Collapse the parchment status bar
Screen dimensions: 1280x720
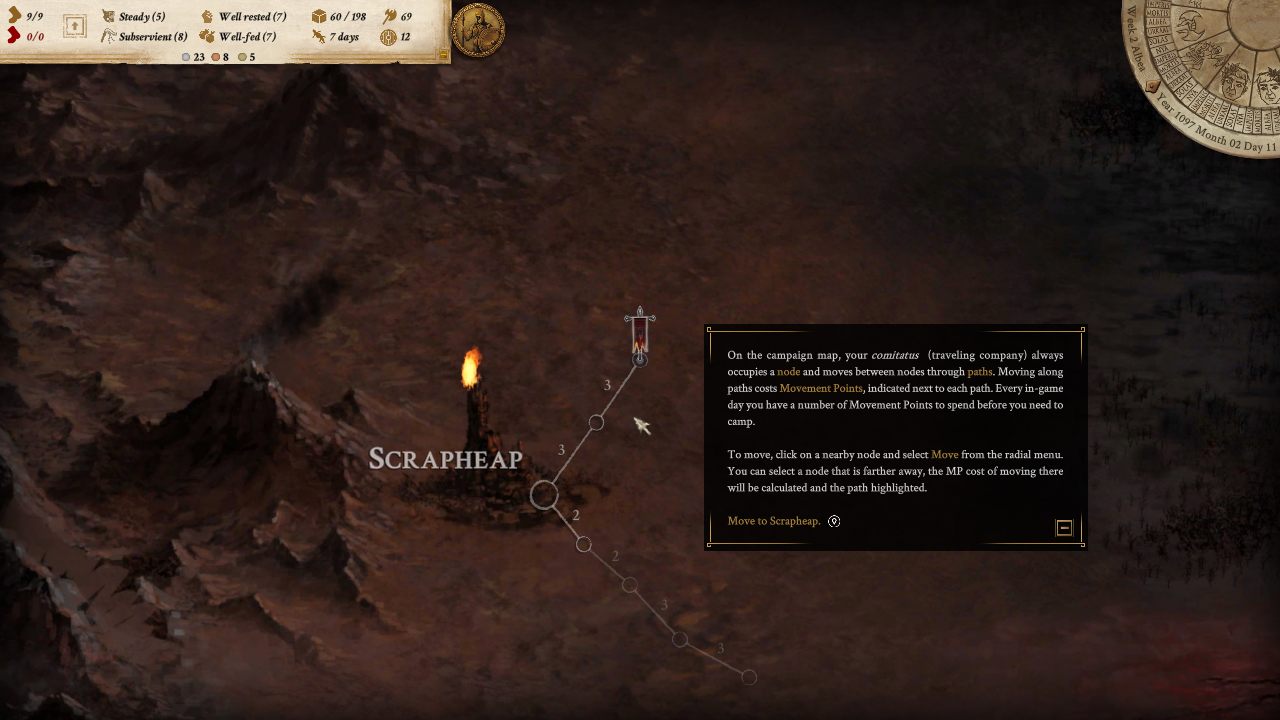[443, 57]
